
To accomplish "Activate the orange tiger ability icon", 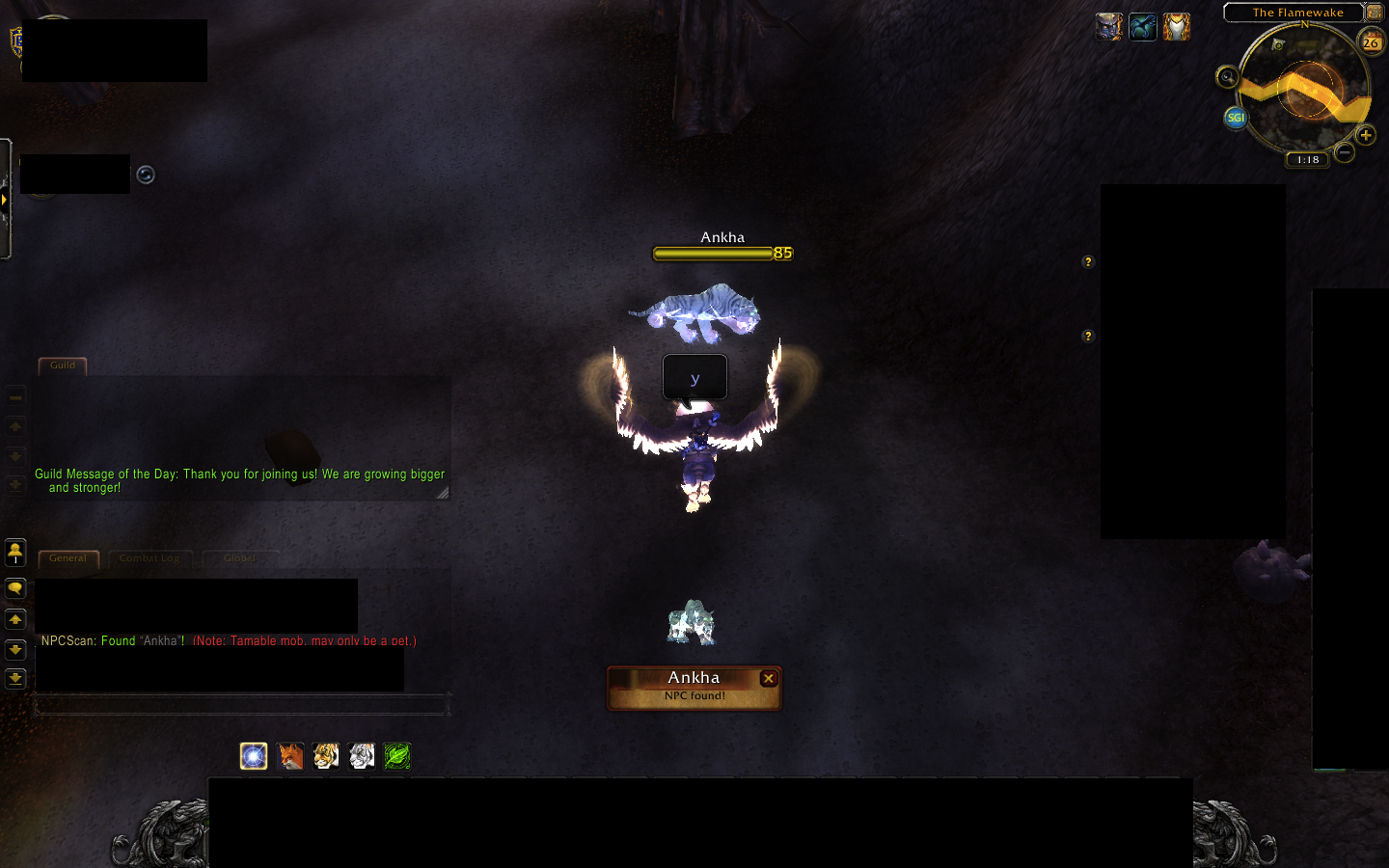I will 325,756.
